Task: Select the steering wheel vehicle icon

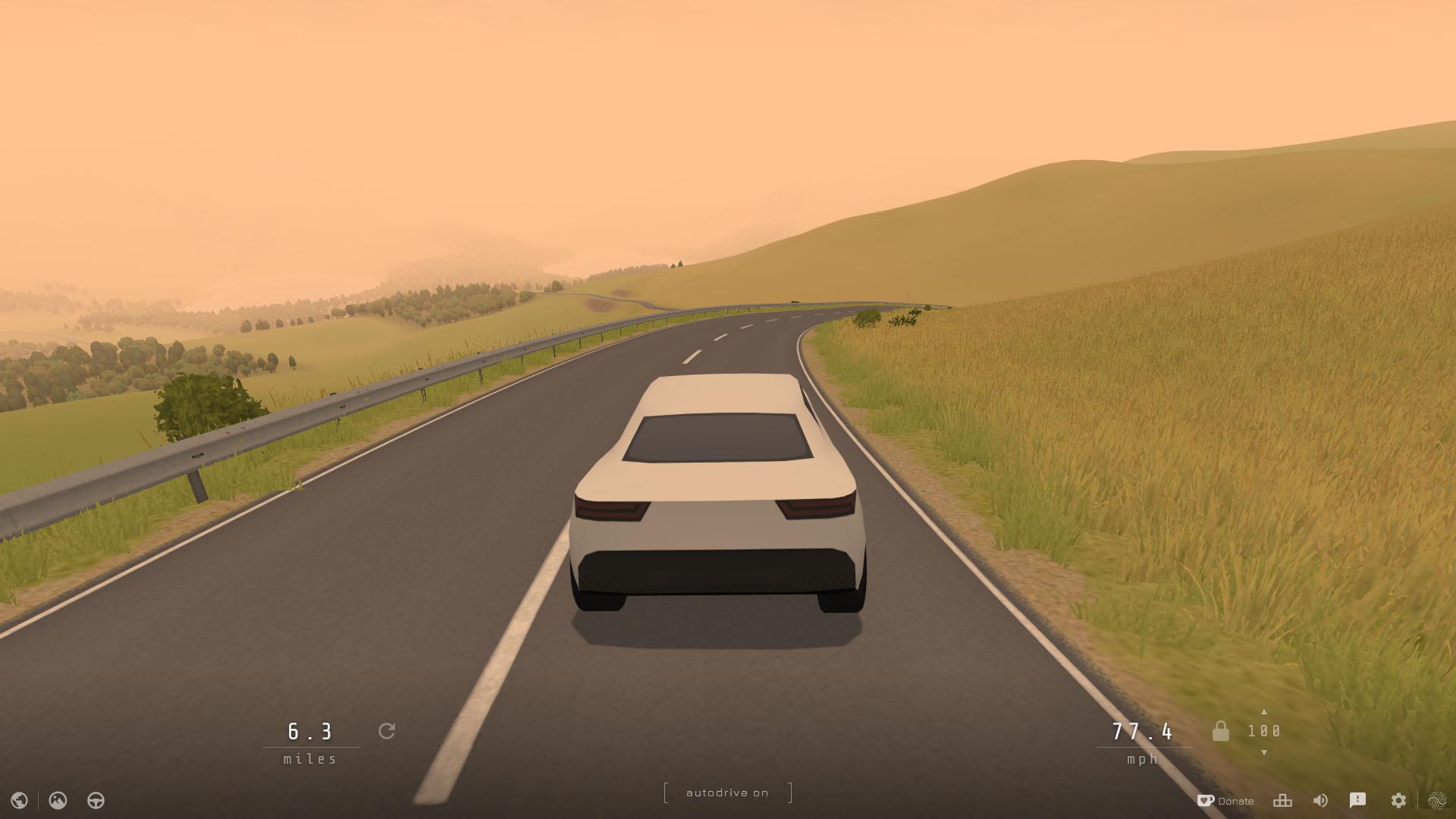Action: (x=95, y=800)
